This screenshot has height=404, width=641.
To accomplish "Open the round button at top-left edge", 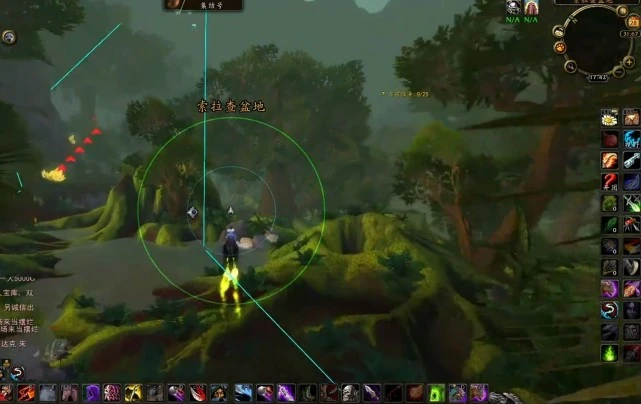I will (8, 37).
